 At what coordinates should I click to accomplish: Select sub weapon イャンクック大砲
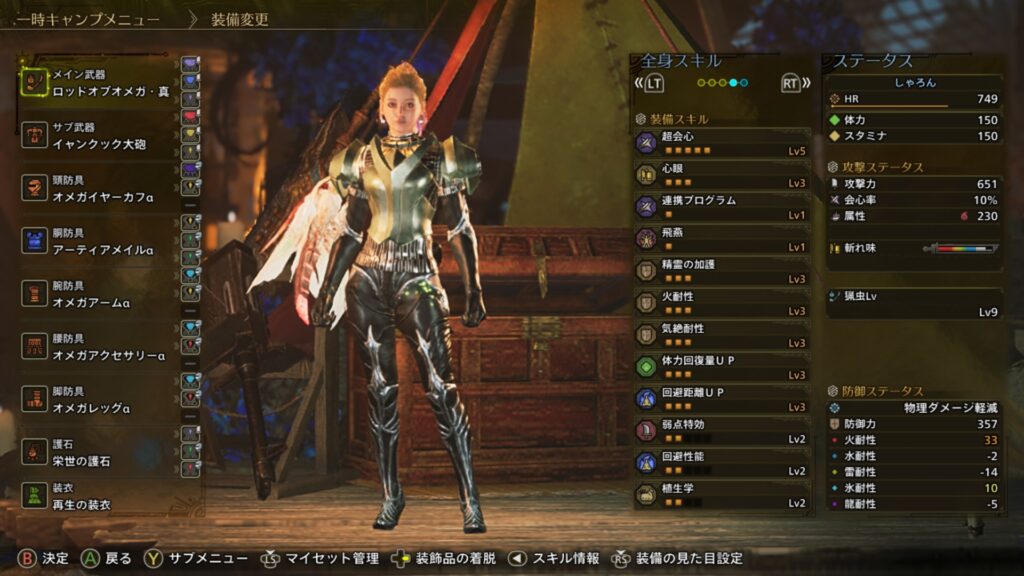point(98,136)
